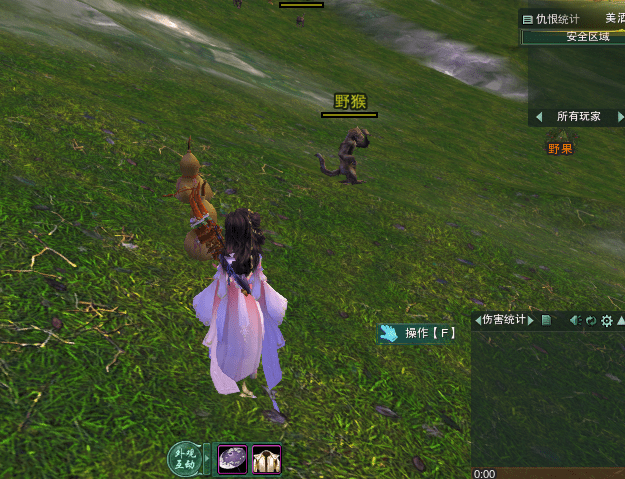Reset damage statistics with refresh icon

[591, 321]
